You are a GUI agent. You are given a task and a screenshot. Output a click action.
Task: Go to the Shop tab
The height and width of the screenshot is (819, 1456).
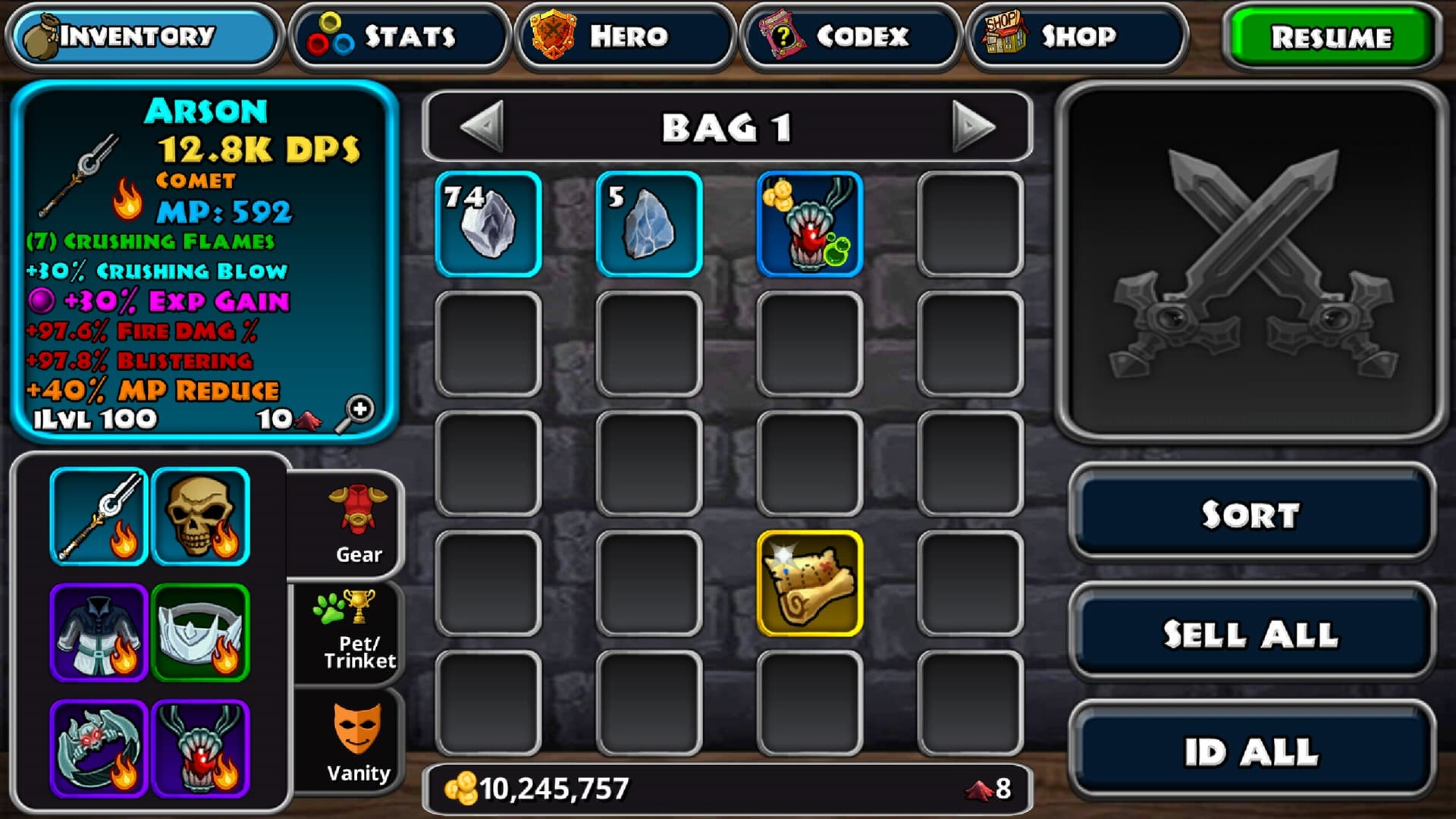pos(1075,36)
